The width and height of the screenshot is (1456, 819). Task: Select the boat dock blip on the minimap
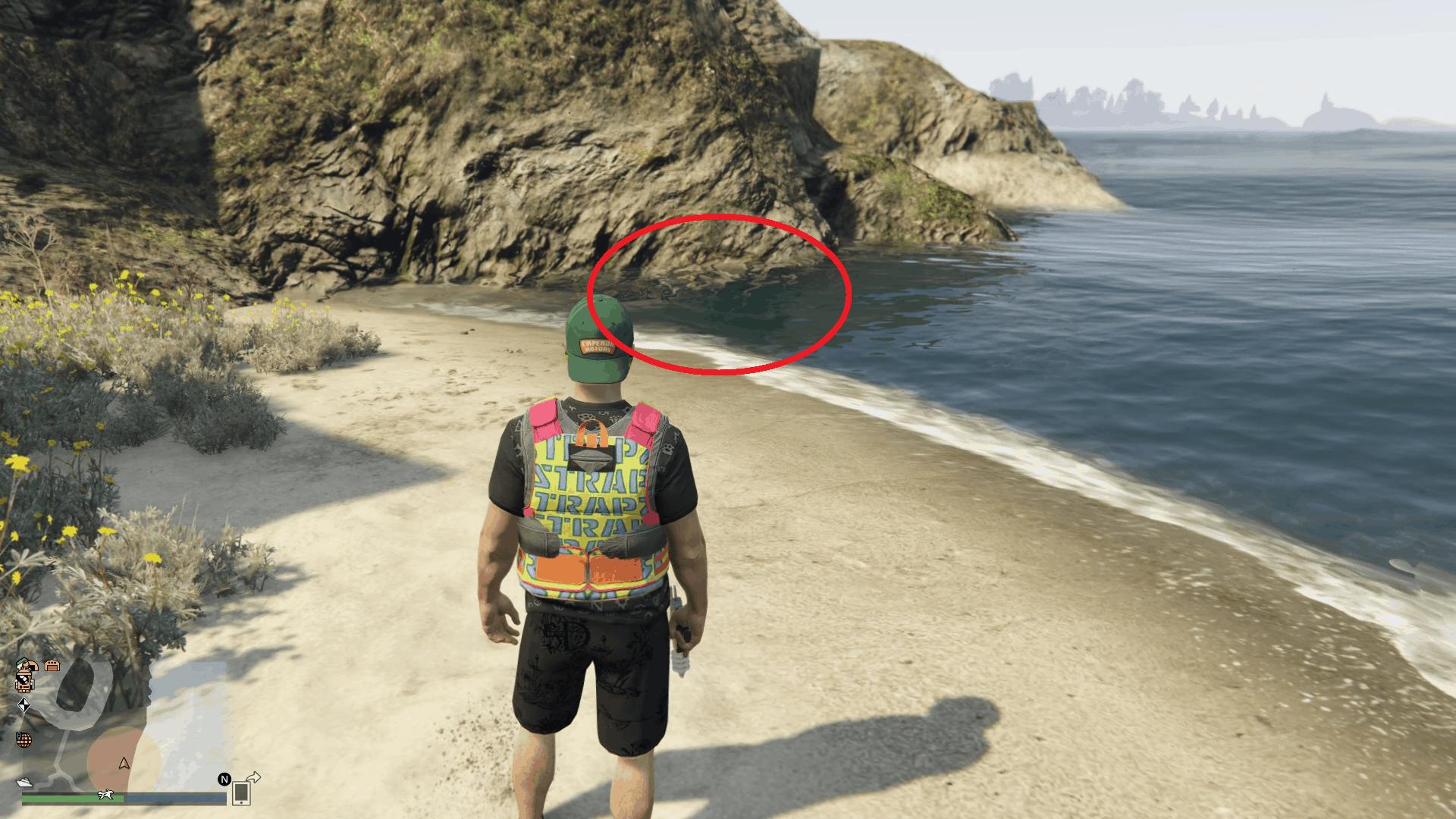(x=24, y=783)
